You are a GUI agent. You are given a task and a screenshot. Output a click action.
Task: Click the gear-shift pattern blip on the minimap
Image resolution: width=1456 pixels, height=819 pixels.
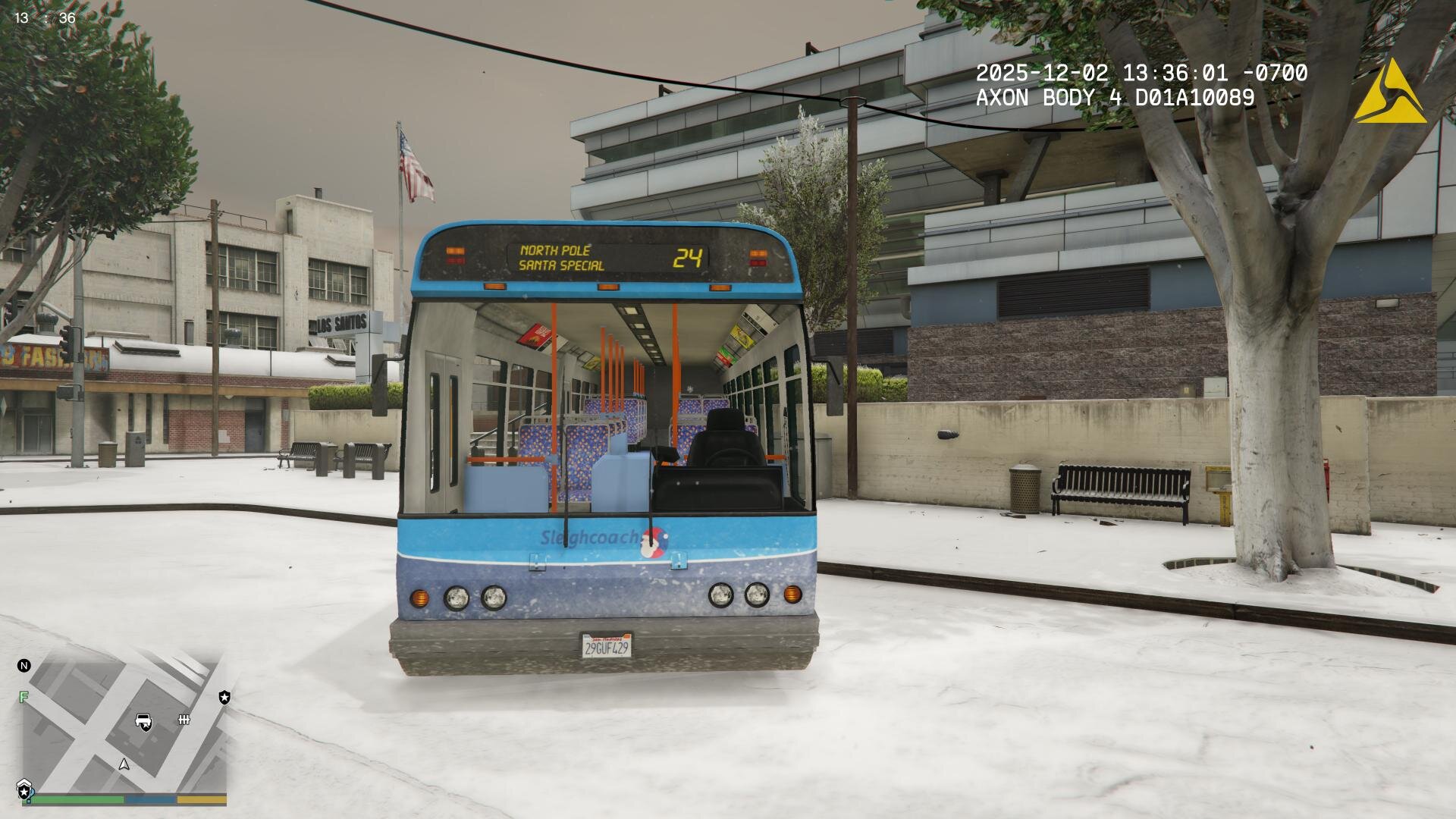(x=184, y=719)
